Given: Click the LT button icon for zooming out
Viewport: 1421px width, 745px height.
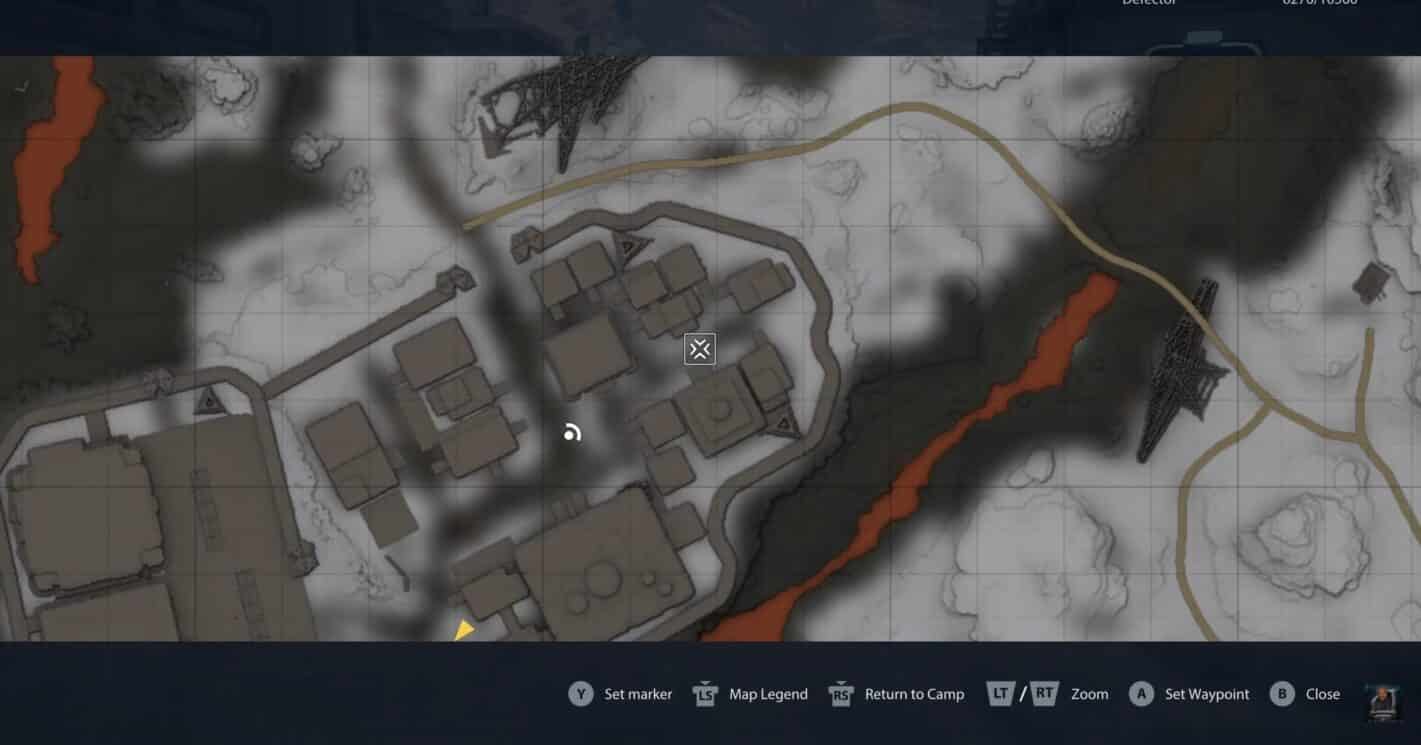Looking at the screenshot, I should click(1002, 693).
